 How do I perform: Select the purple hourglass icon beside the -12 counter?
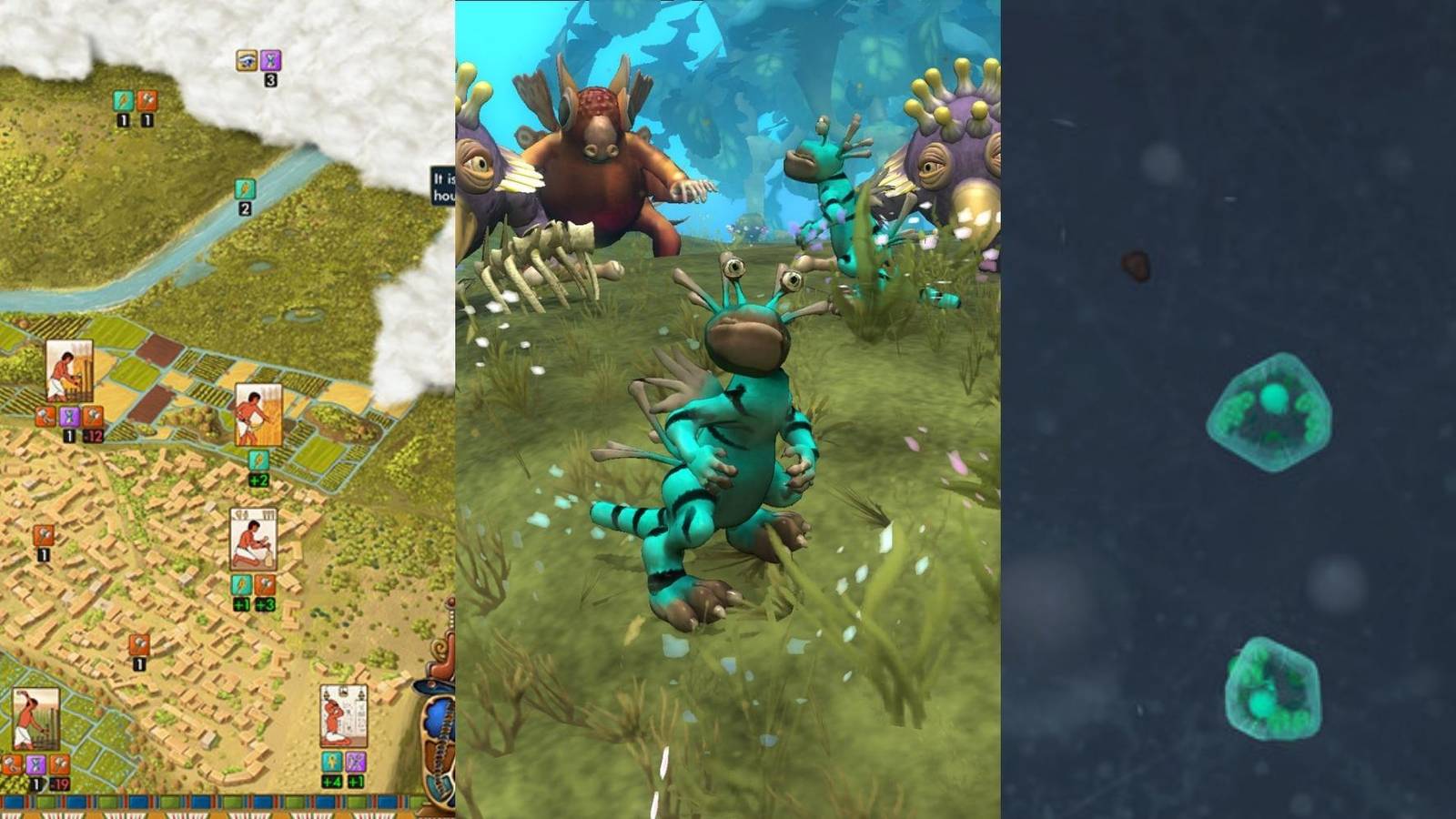coord(69,416)
